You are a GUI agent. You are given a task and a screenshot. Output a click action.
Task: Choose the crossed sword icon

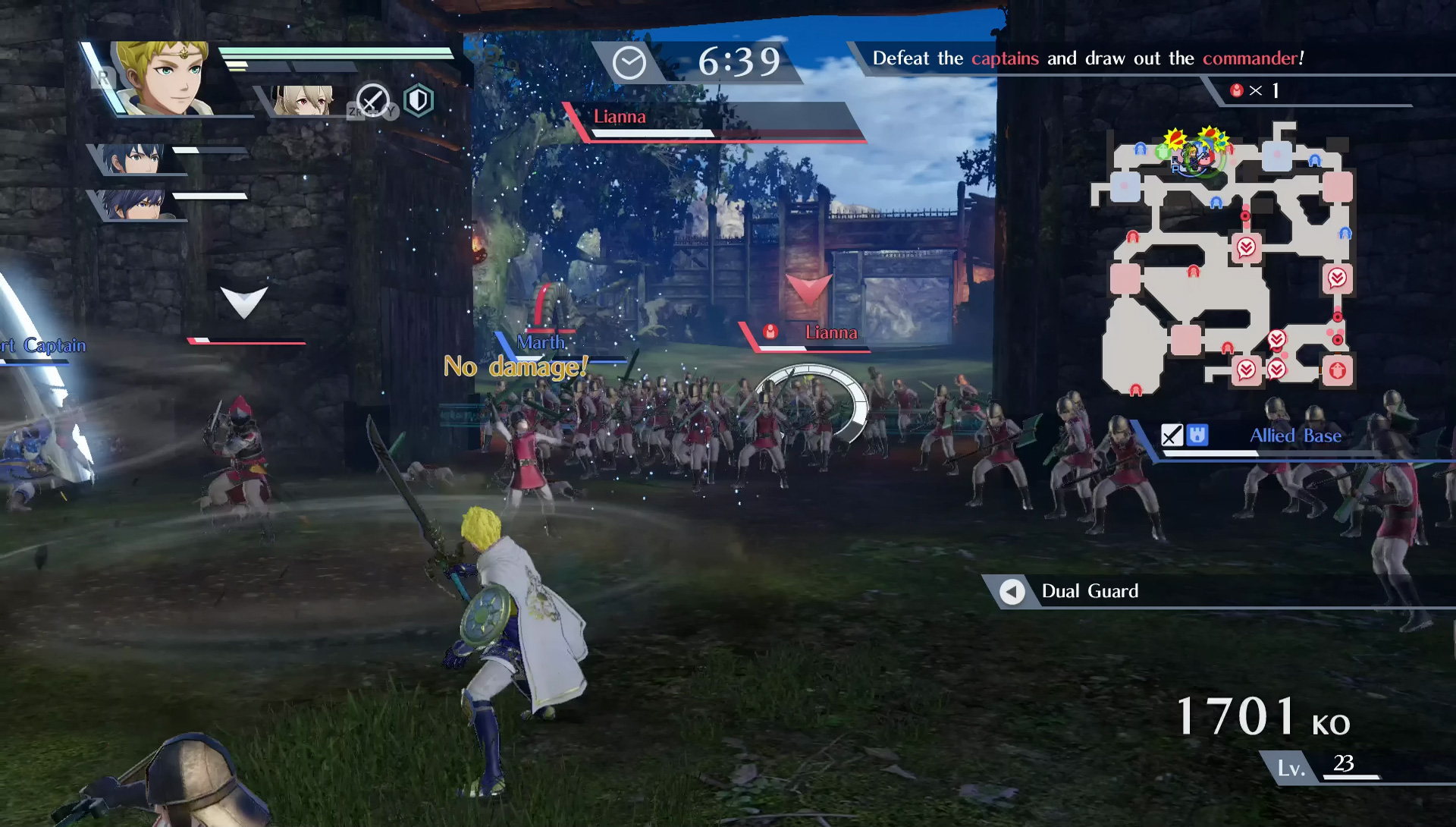[372, 101]
